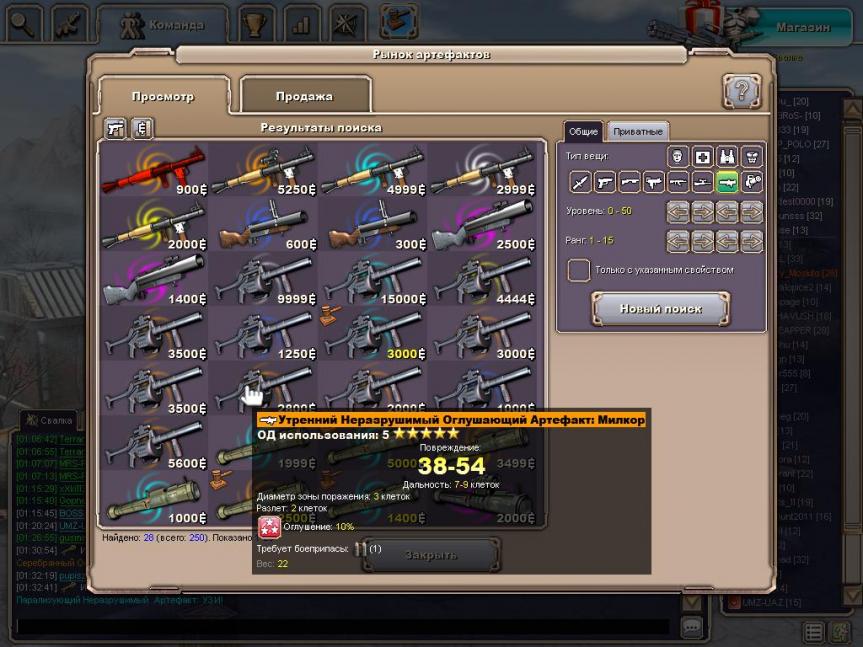863x647 pixels.
Task: Buy the red launcher priced 900
Action: point(153,168)
